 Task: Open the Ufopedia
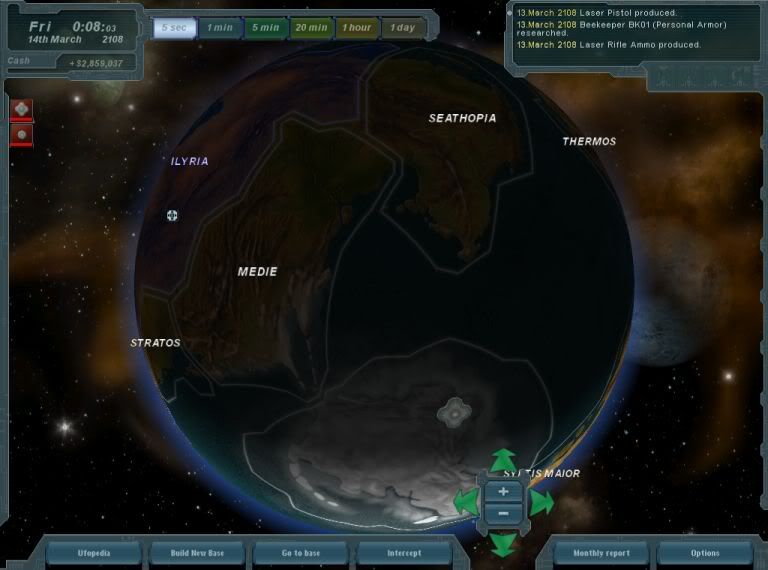[95, 553]
